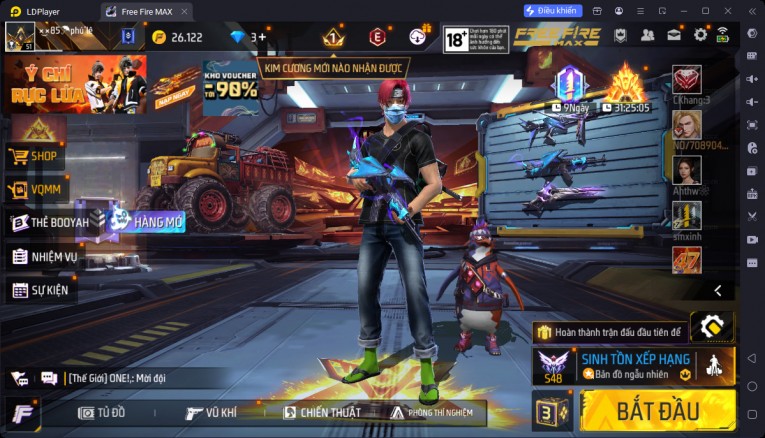This screenshot has width=765, height=438.
Task: Open the player profile avatar
Action: (20, 37)
